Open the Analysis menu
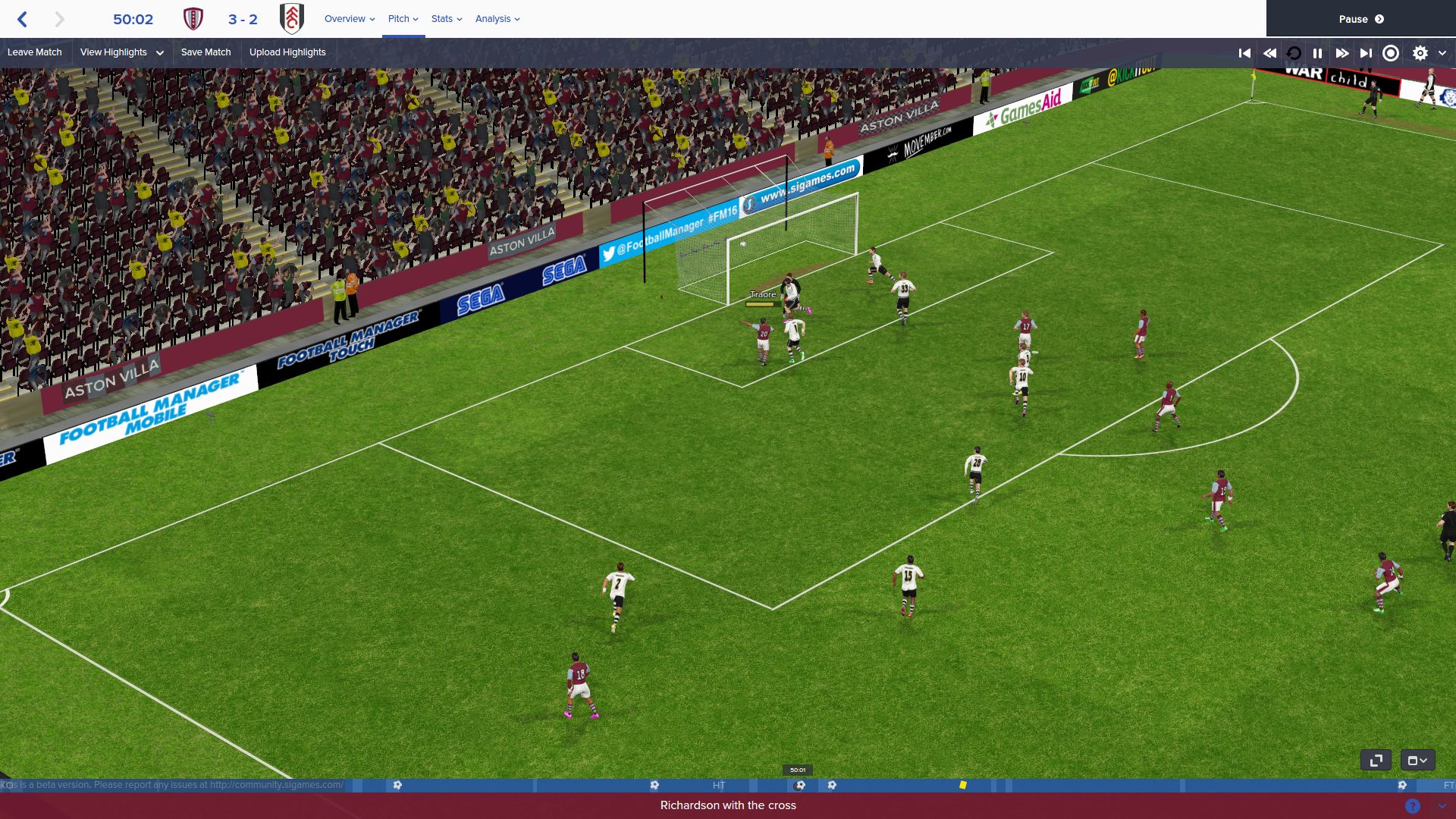 (496, 19)
